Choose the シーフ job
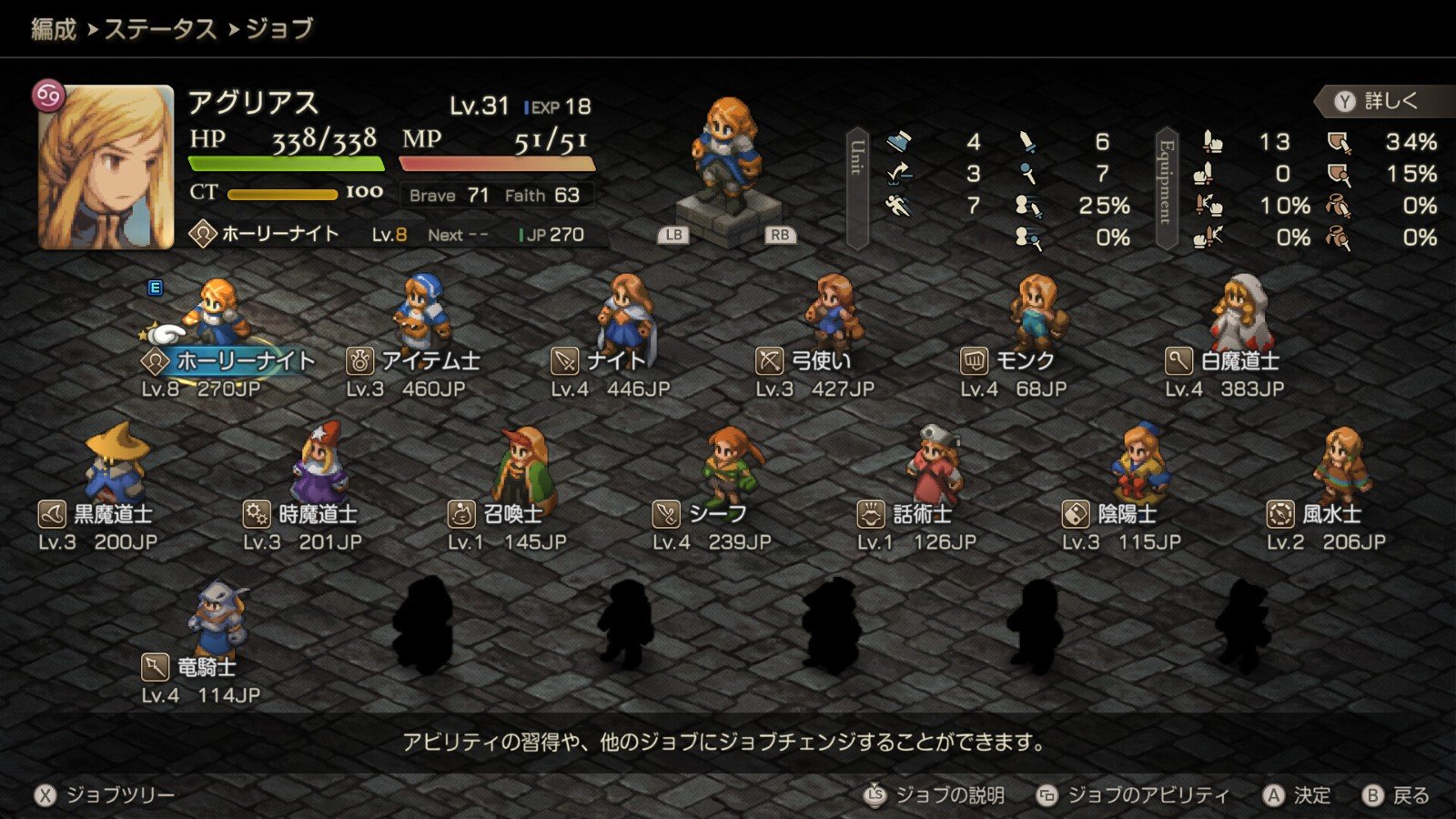The height and width of the screenshot is (819, 1456). click(x=701, y=514)
